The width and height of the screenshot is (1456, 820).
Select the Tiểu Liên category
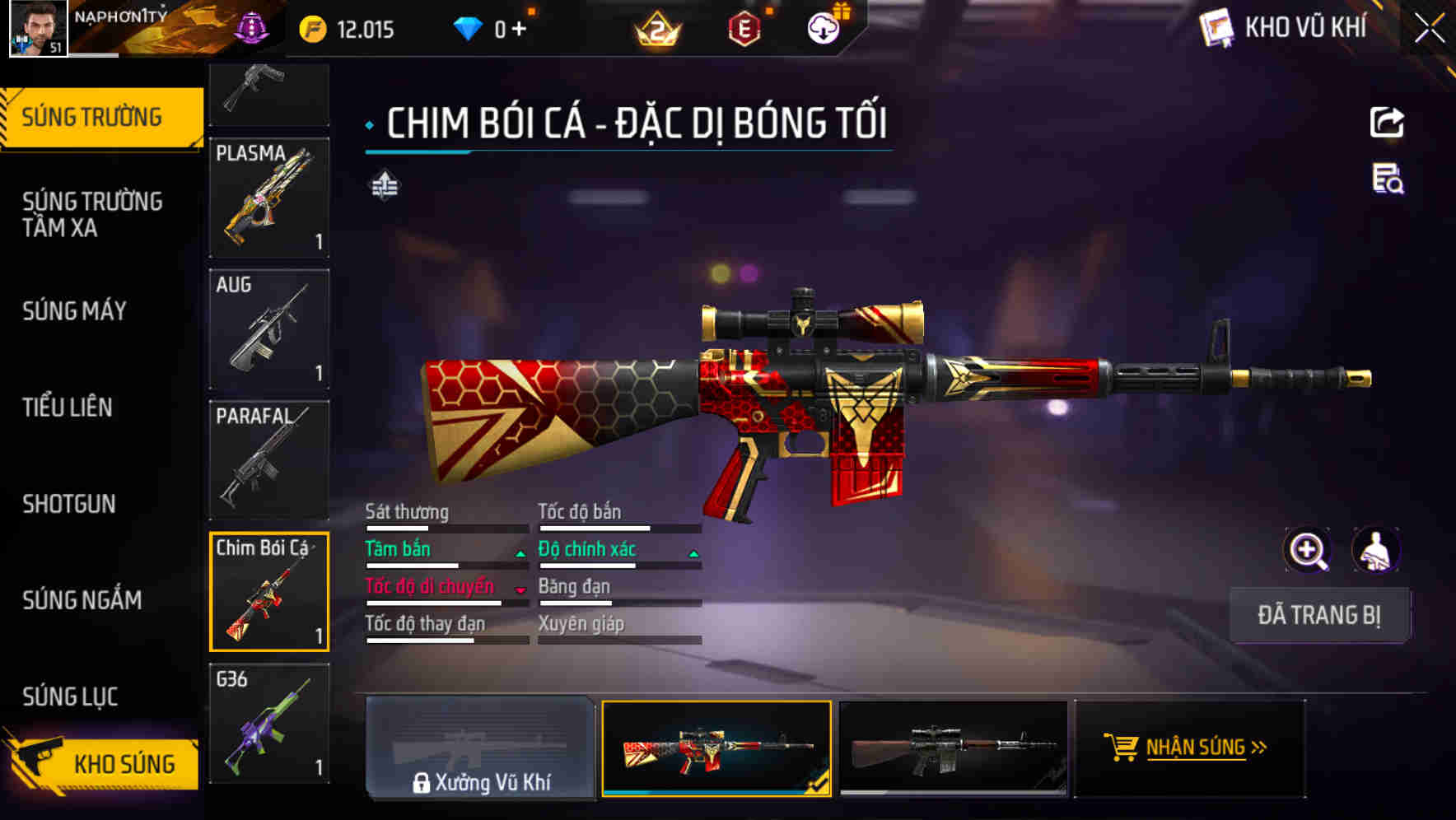pos(68,407)
